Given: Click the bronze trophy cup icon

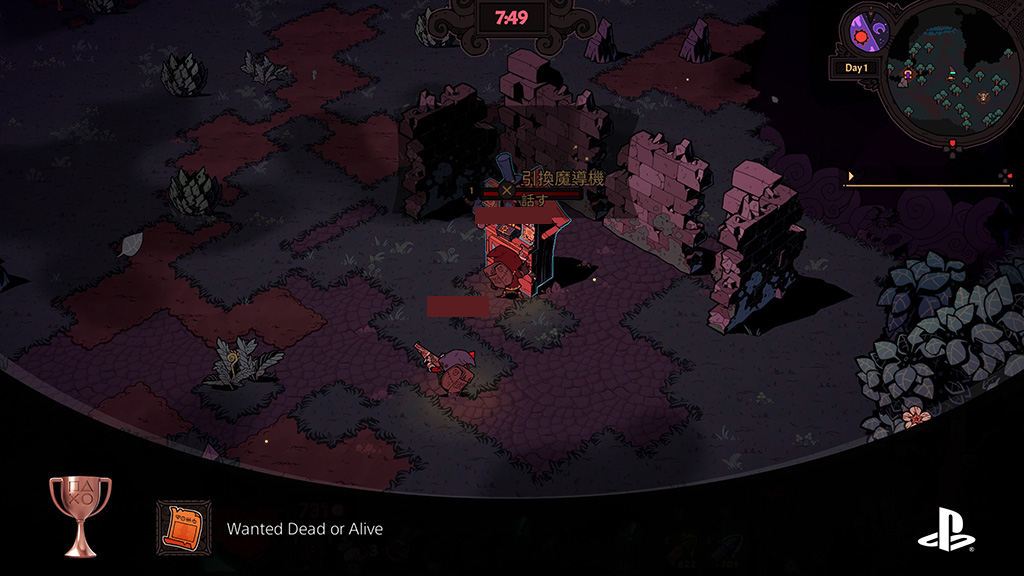Looking at the screenshot, I should (x=80, y=515).
